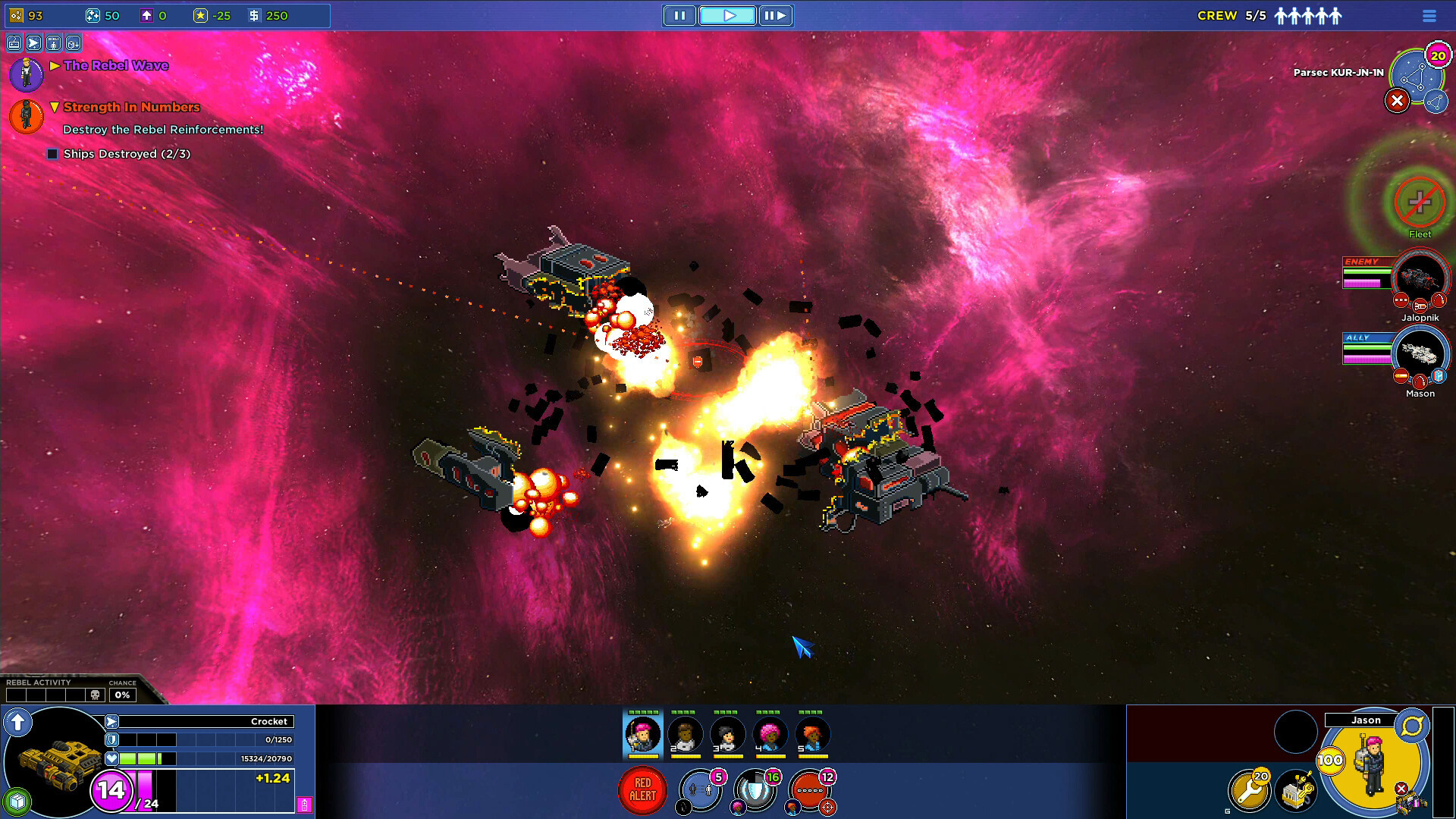1456x819 pixels.
Task: Open the hamburger main menu
Action: pyautogui.click(x=1429, y=16)
